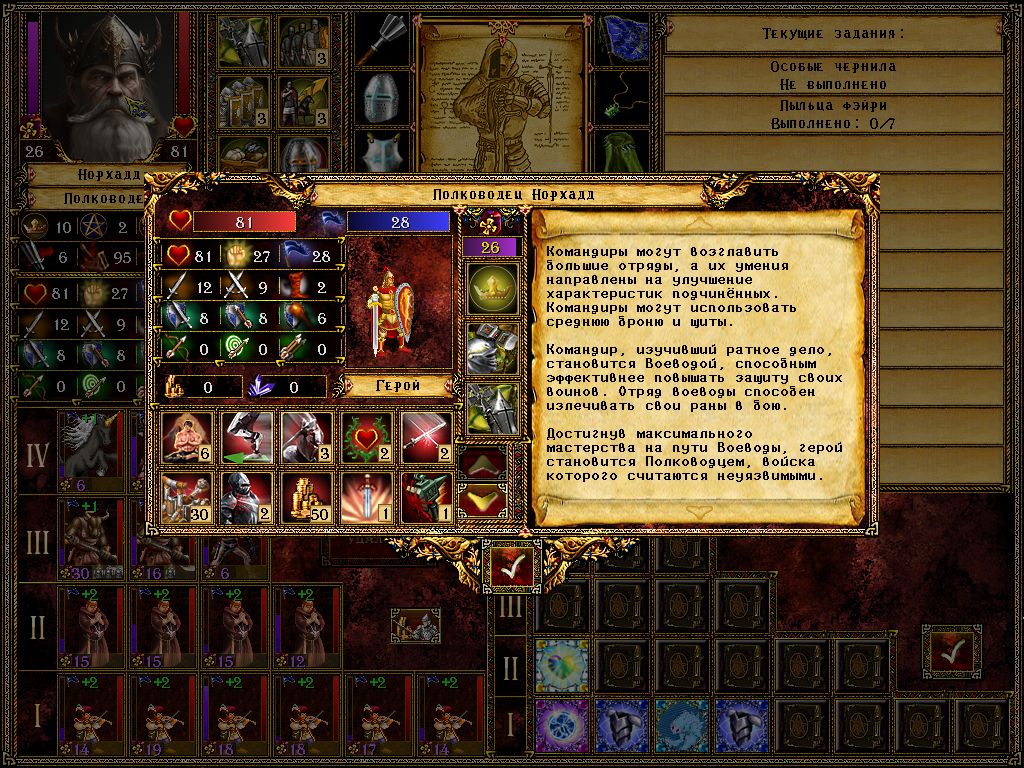Select the glowing sword skill icon
This screenshot has height=768, width=1024.
(367, 498)
